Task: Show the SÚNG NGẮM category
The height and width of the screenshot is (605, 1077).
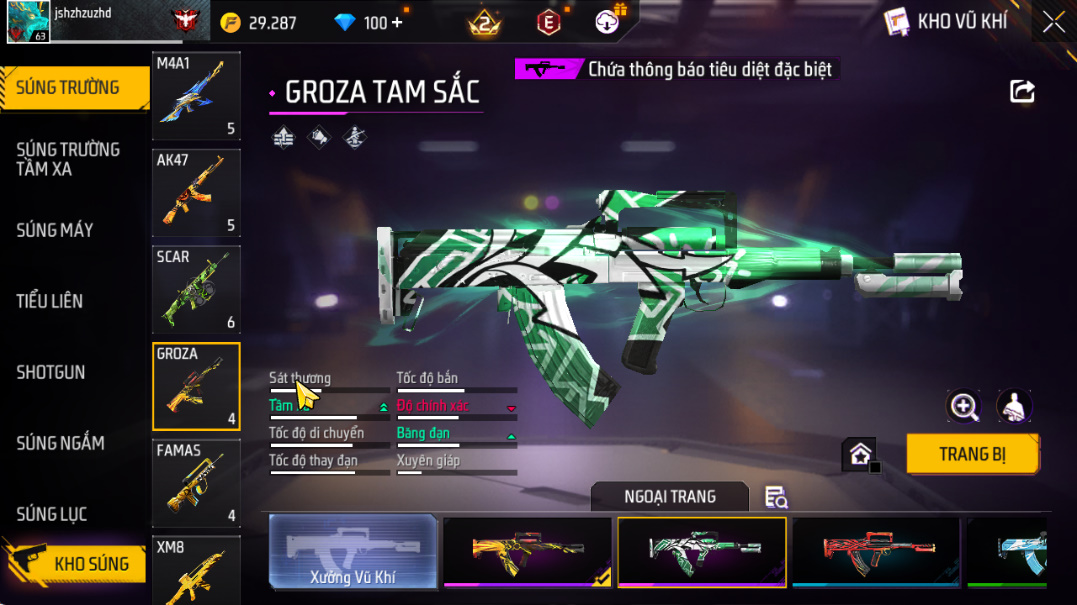Action: [x=61, y=443]
